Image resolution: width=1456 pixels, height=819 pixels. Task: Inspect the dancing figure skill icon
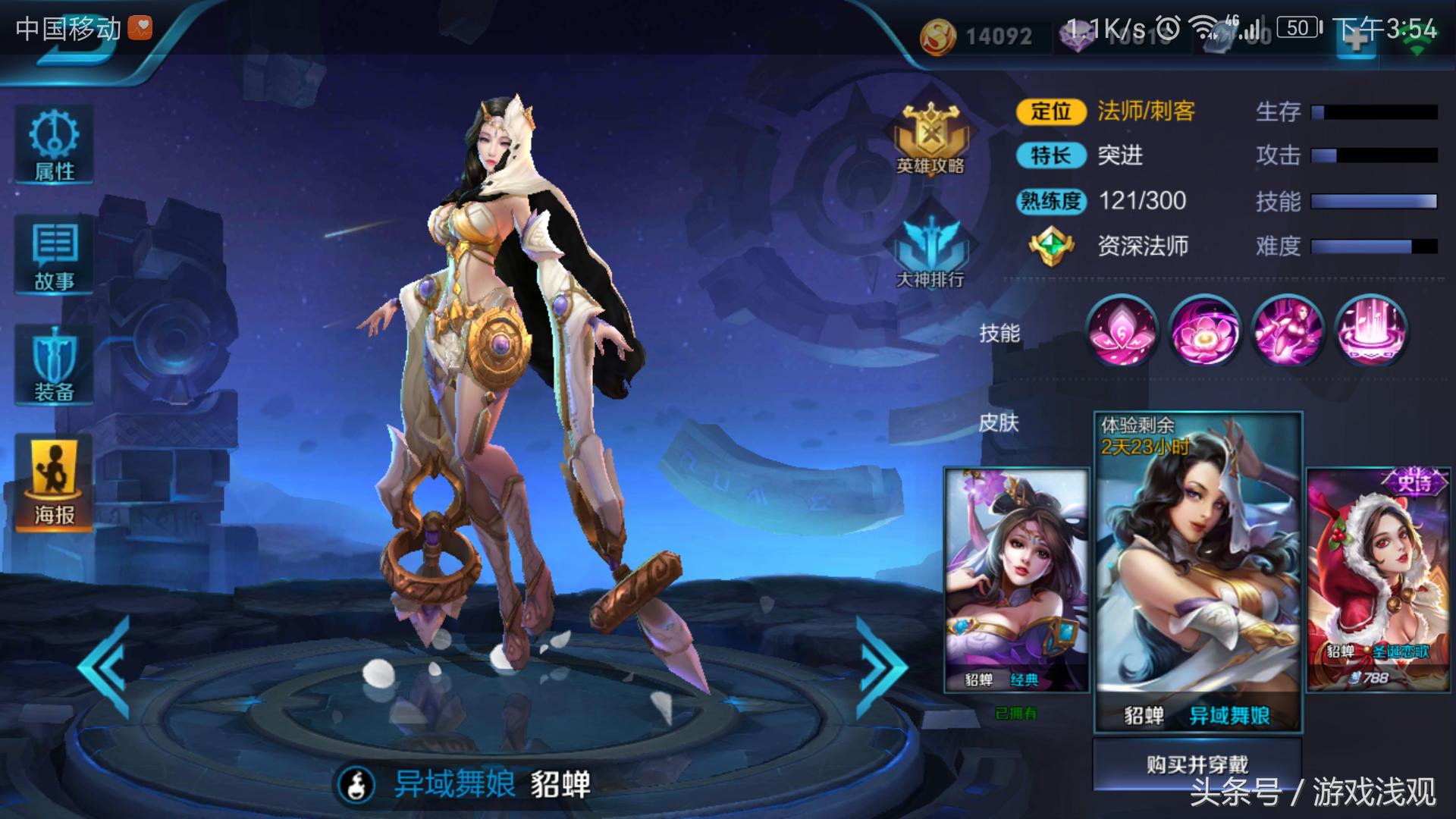(x=1288, y=331)
